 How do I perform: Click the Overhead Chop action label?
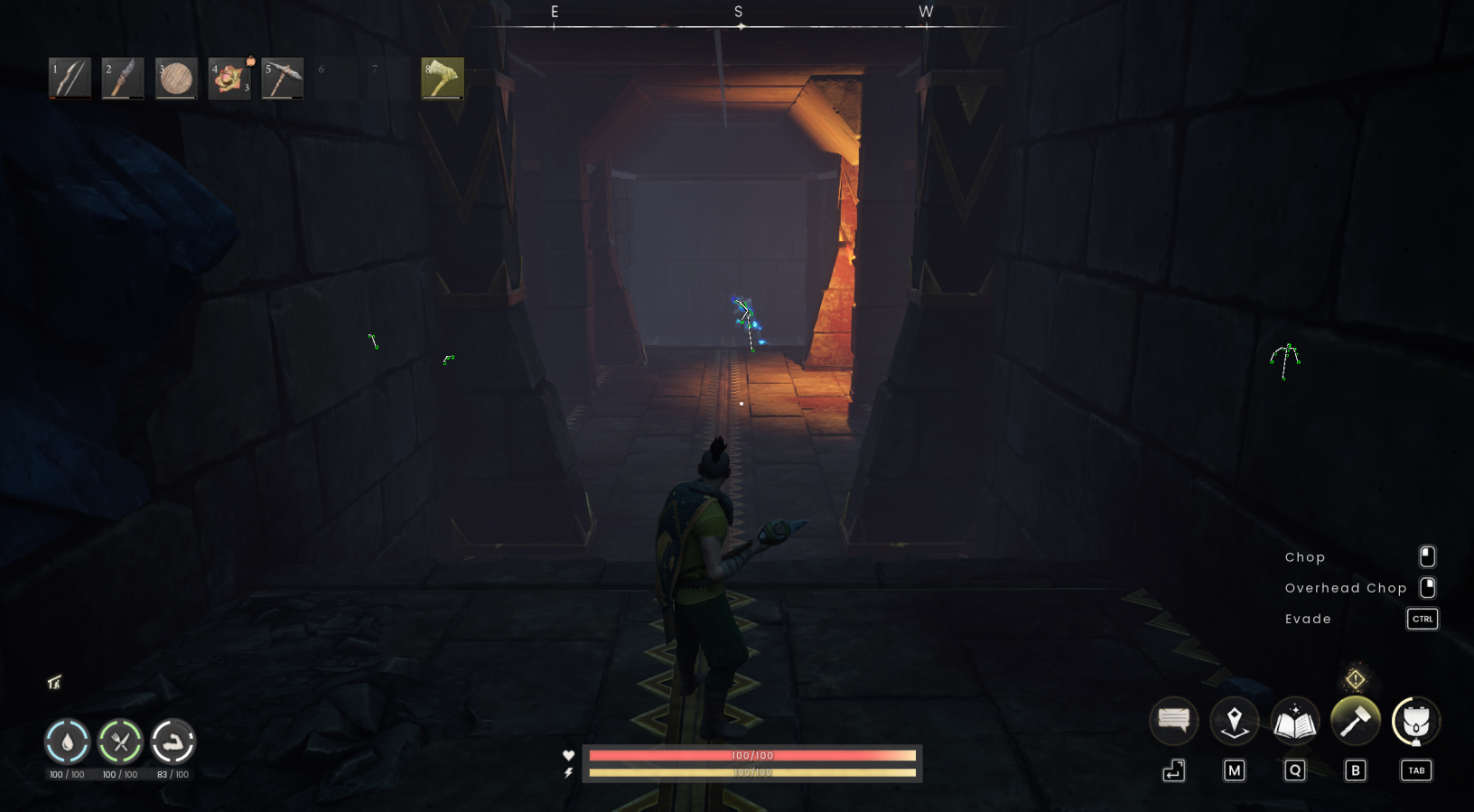click(x=1345, y=587)
